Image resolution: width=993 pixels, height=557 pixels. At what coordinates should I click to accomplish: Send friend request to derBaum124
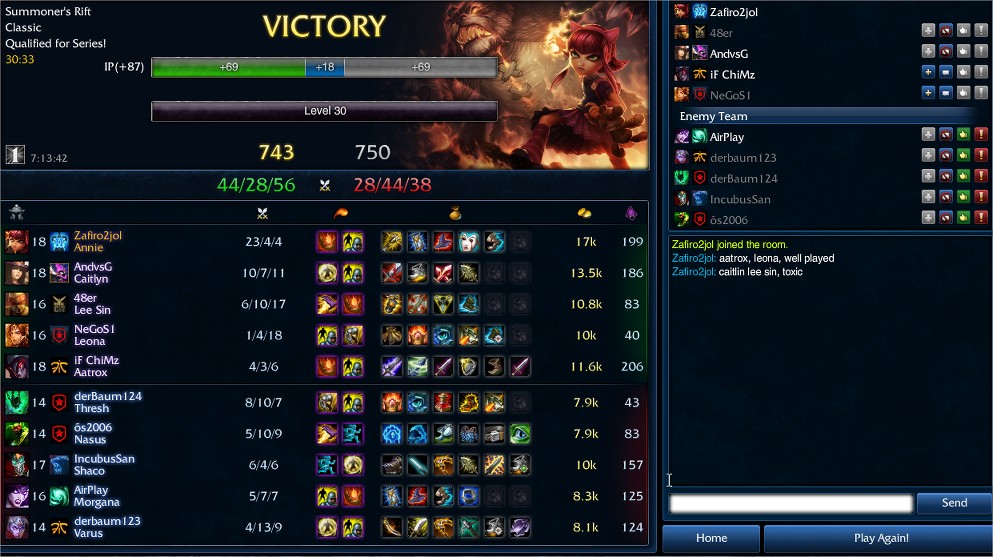928,178
